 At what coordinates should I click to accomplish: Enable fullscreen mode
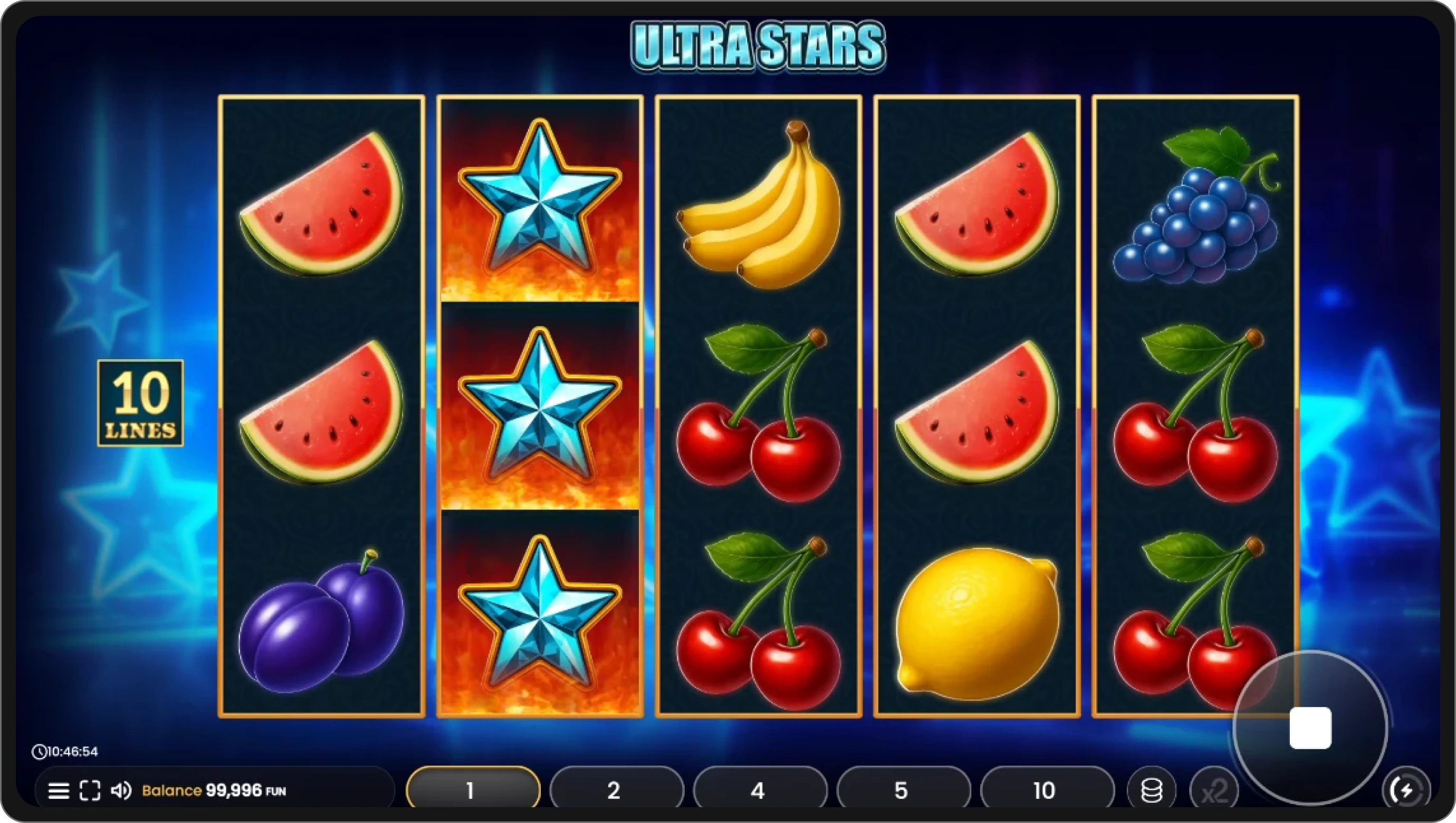click(90, 790)
